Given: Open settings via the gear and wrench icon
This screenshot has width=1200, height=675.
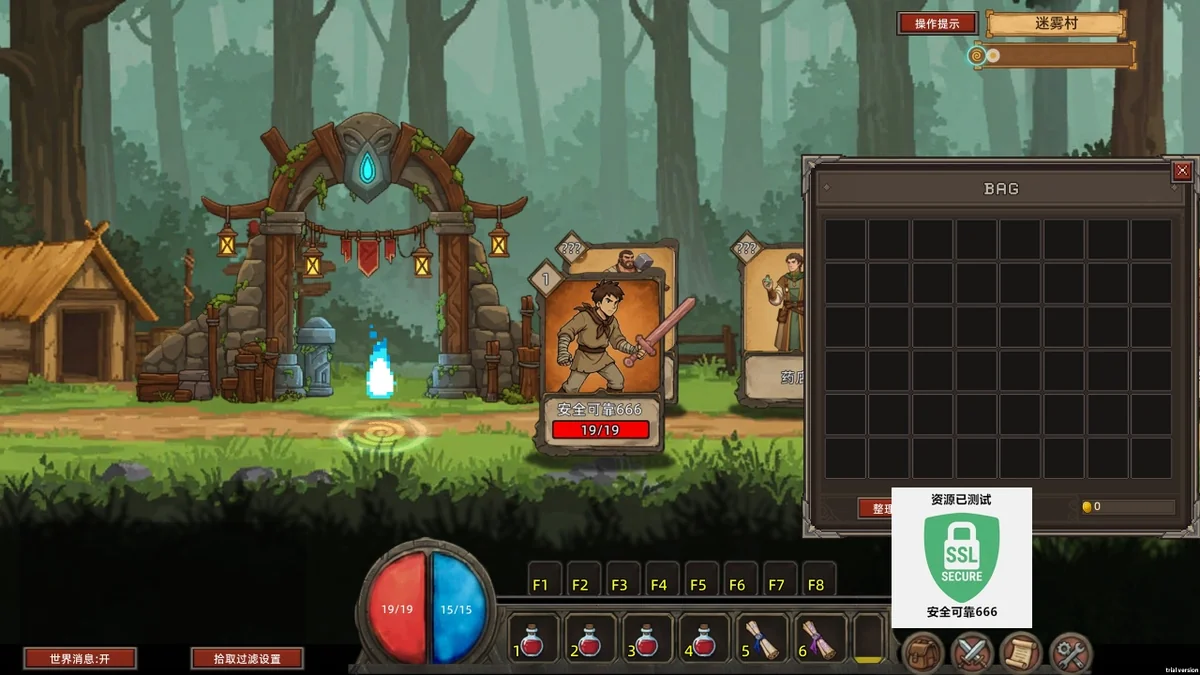Looking at the screenshot, I should [1071, 653].
